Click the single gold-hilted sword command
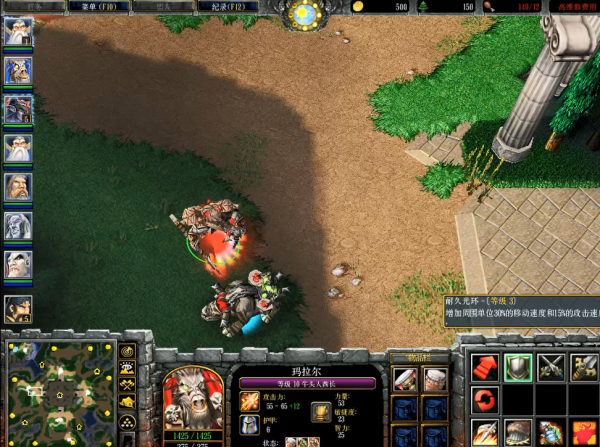The image size is (600, 447). (x=583, y=367)
